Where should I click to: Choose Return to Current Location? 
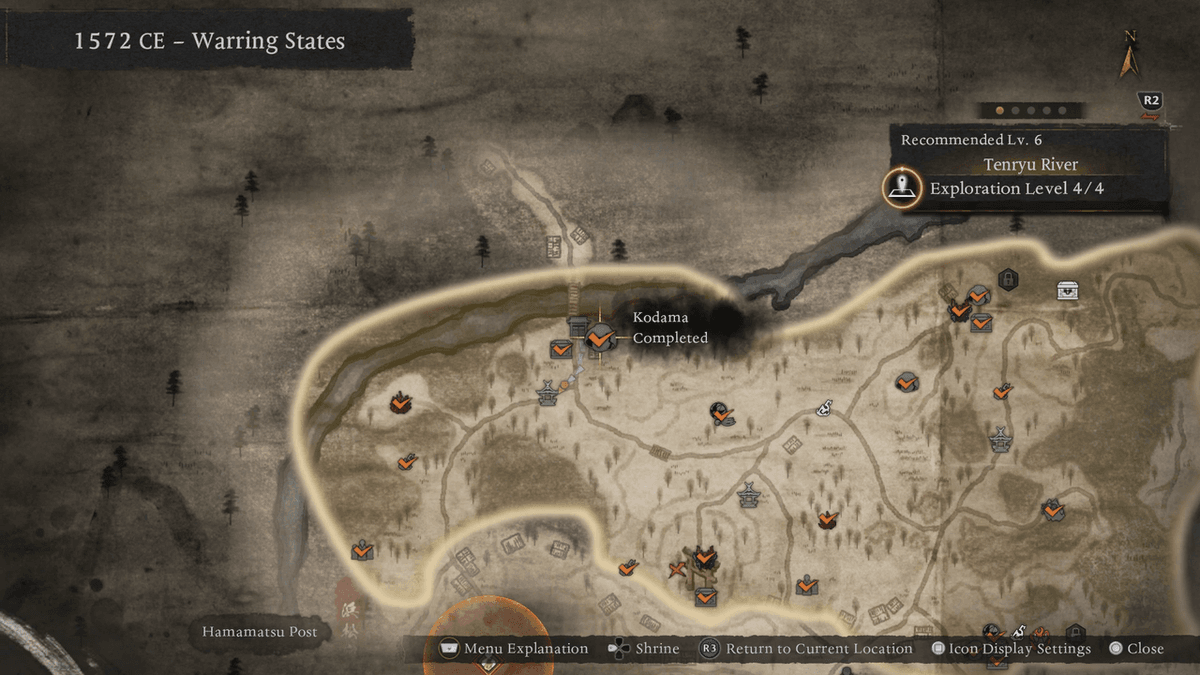807,649
